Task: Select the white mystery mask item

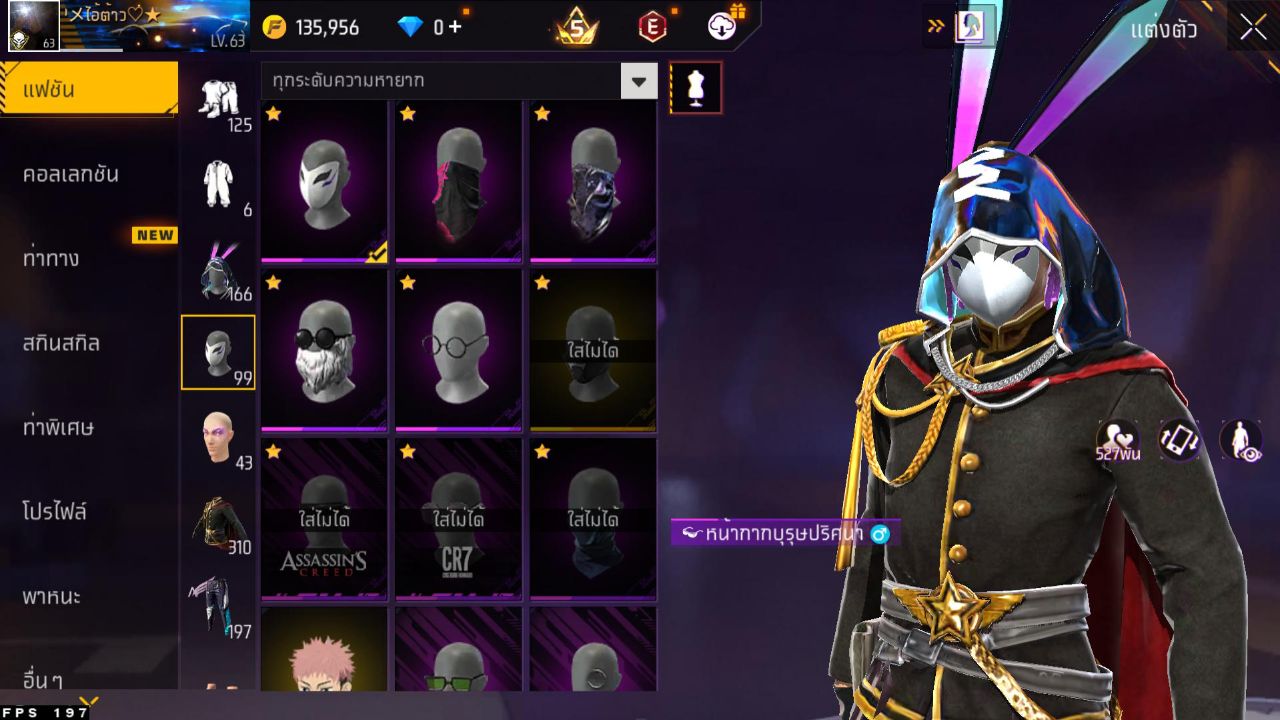Action: point(324,182)
